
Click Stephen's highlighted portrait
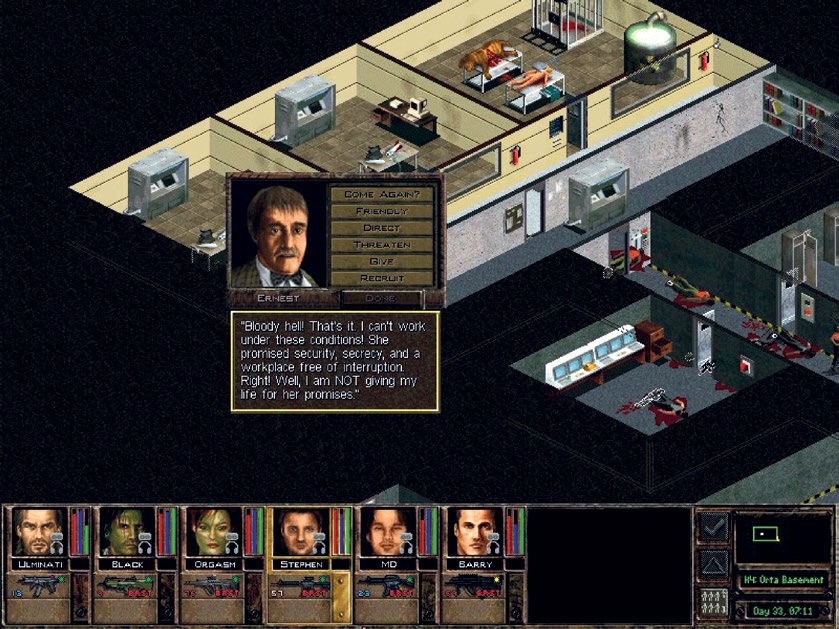(297, 532)
